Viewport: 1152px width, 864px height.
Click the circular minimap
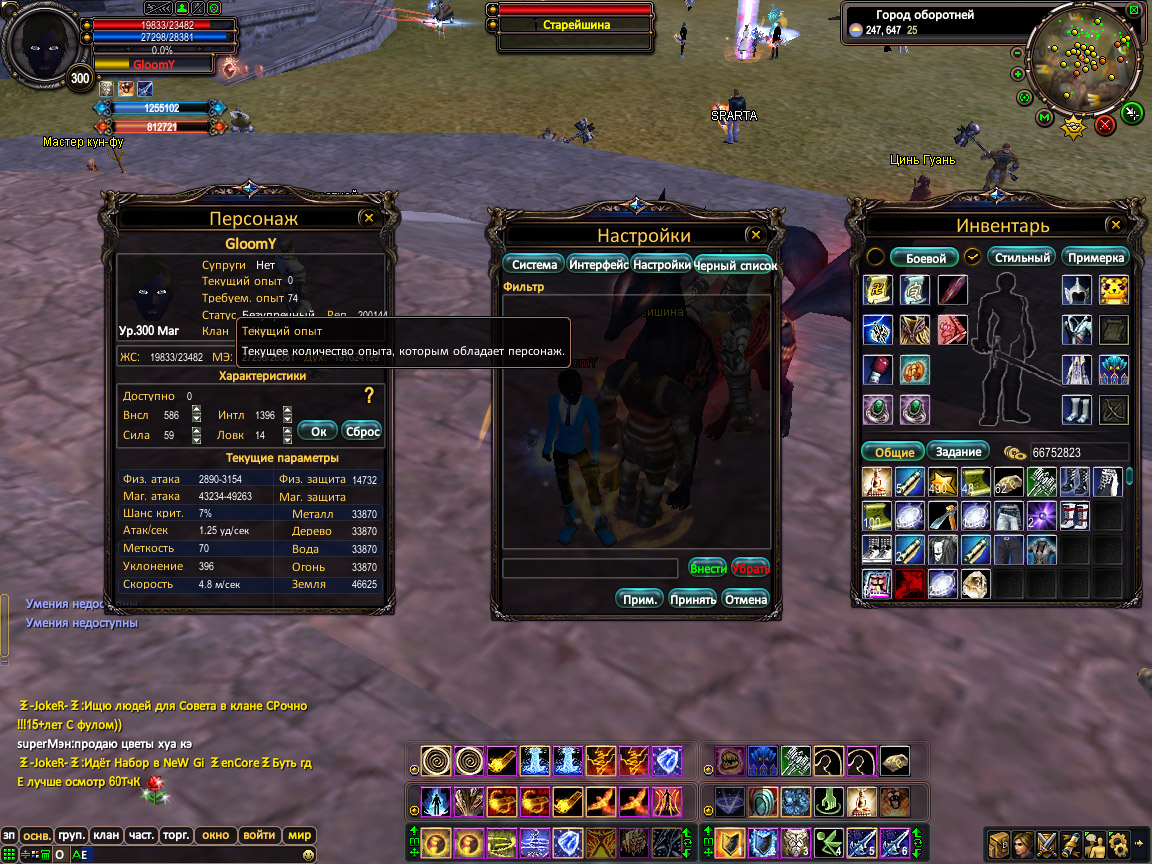pyautogui.click(x=1077, y=62)
